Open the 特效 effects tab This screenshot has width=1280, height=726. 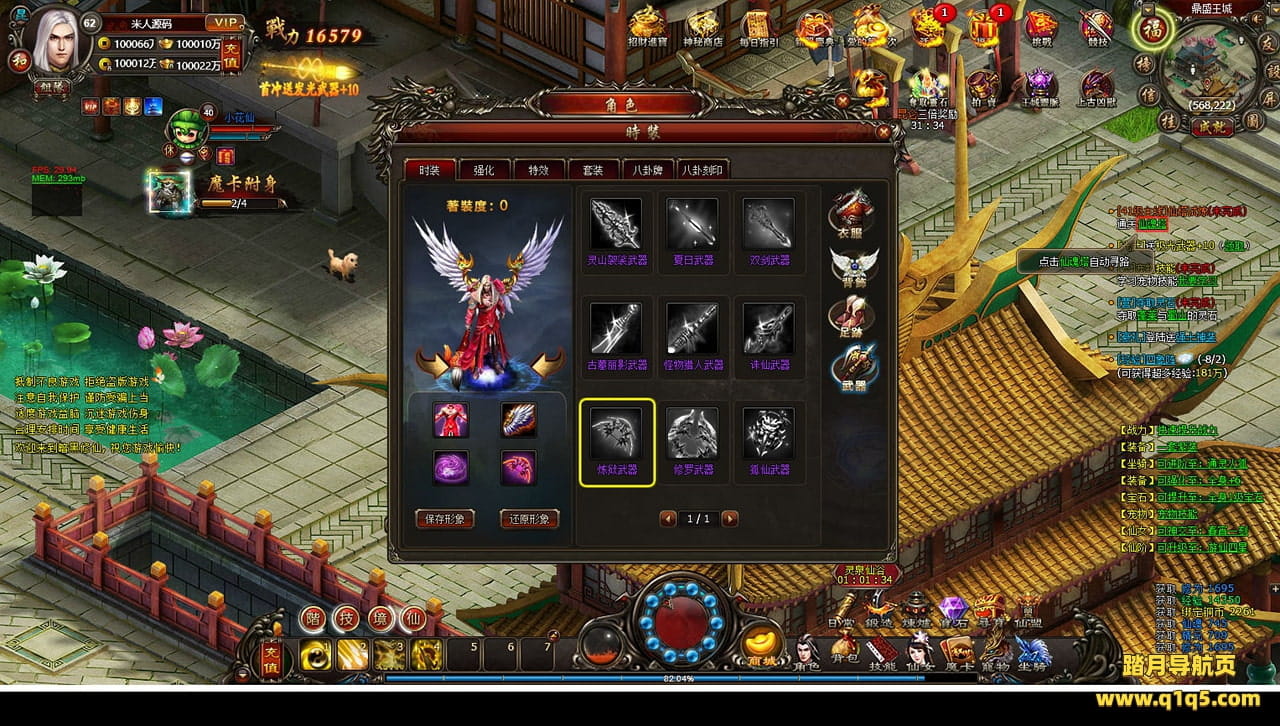coord(538,170)
